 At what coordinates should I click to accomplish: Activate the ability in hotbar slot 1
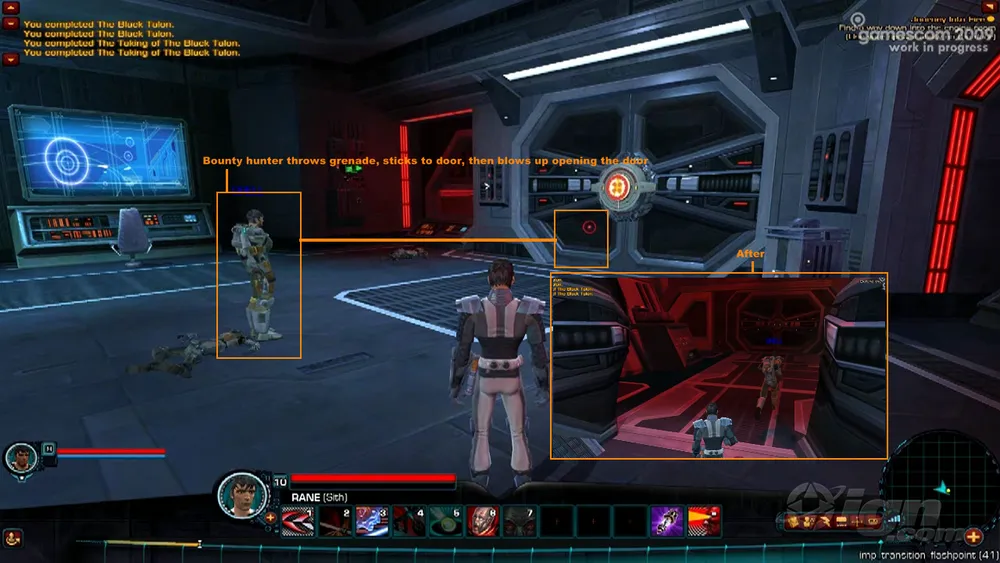click(x=297, y=521)
